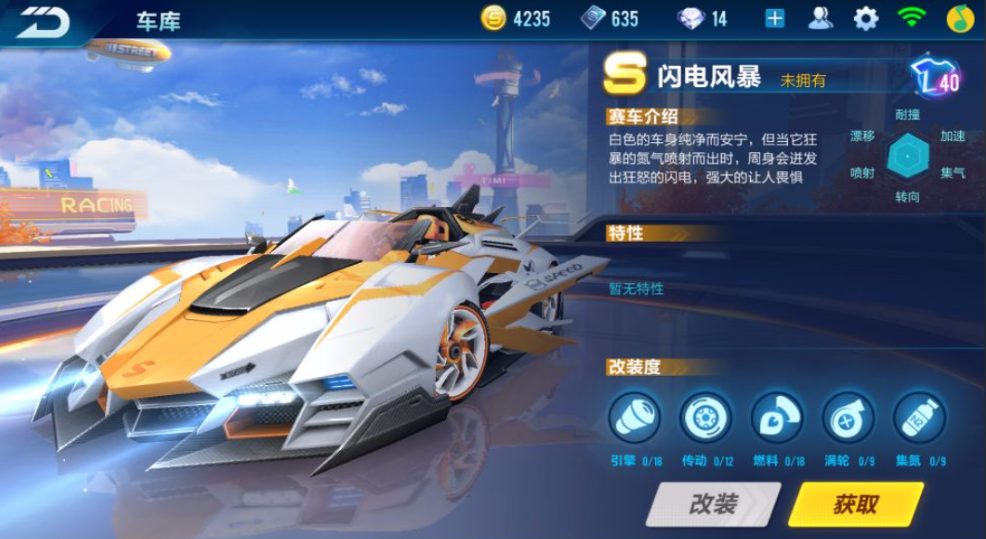The image size is (986, 539).
Task: Tap the green music note icon
Action: (960, 19)
